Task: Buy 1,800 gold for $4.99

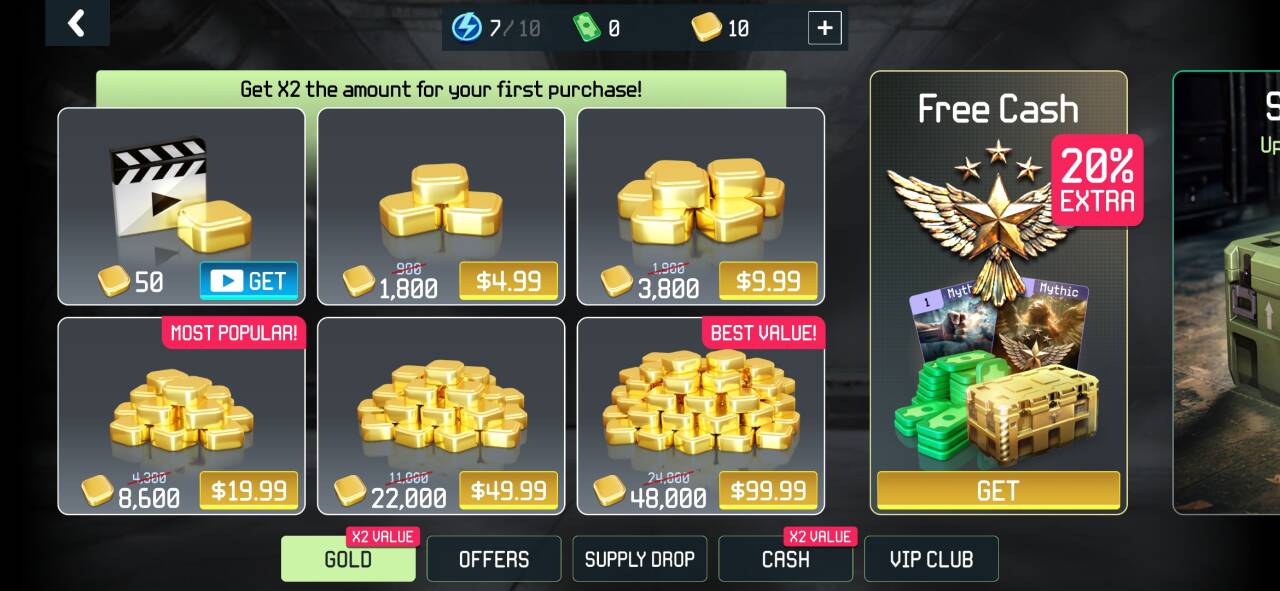Action: pyautogui.click(x=508, y=281)
